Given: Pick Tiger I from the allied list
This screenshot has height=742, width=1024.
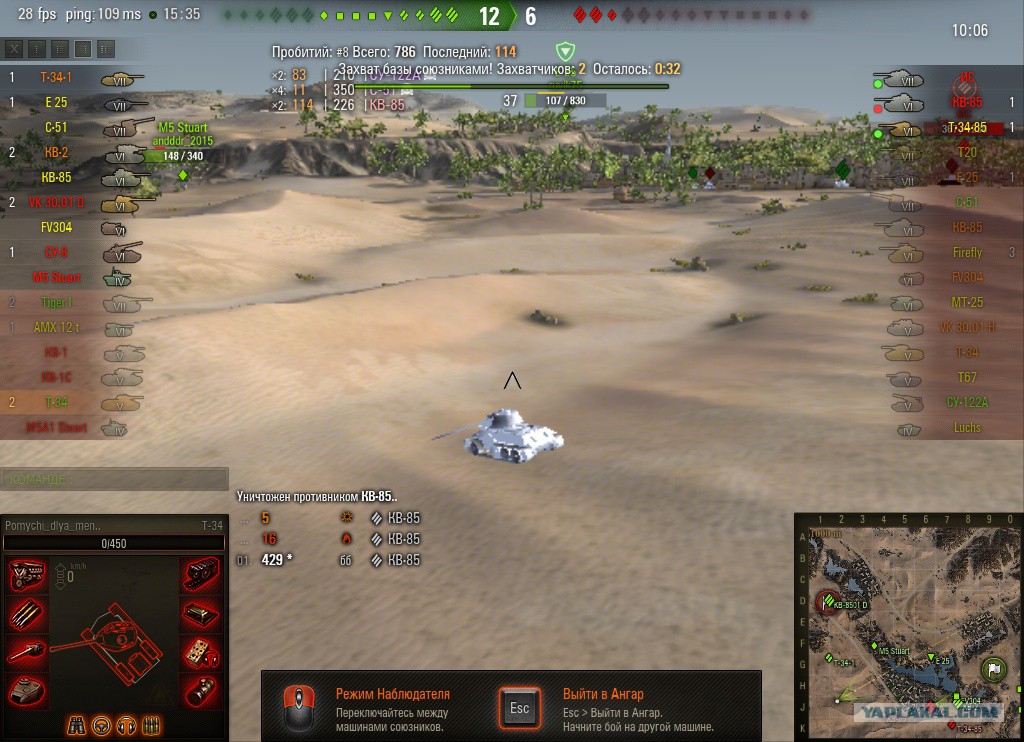Looking at the screenshot, I should coord(56,302).
